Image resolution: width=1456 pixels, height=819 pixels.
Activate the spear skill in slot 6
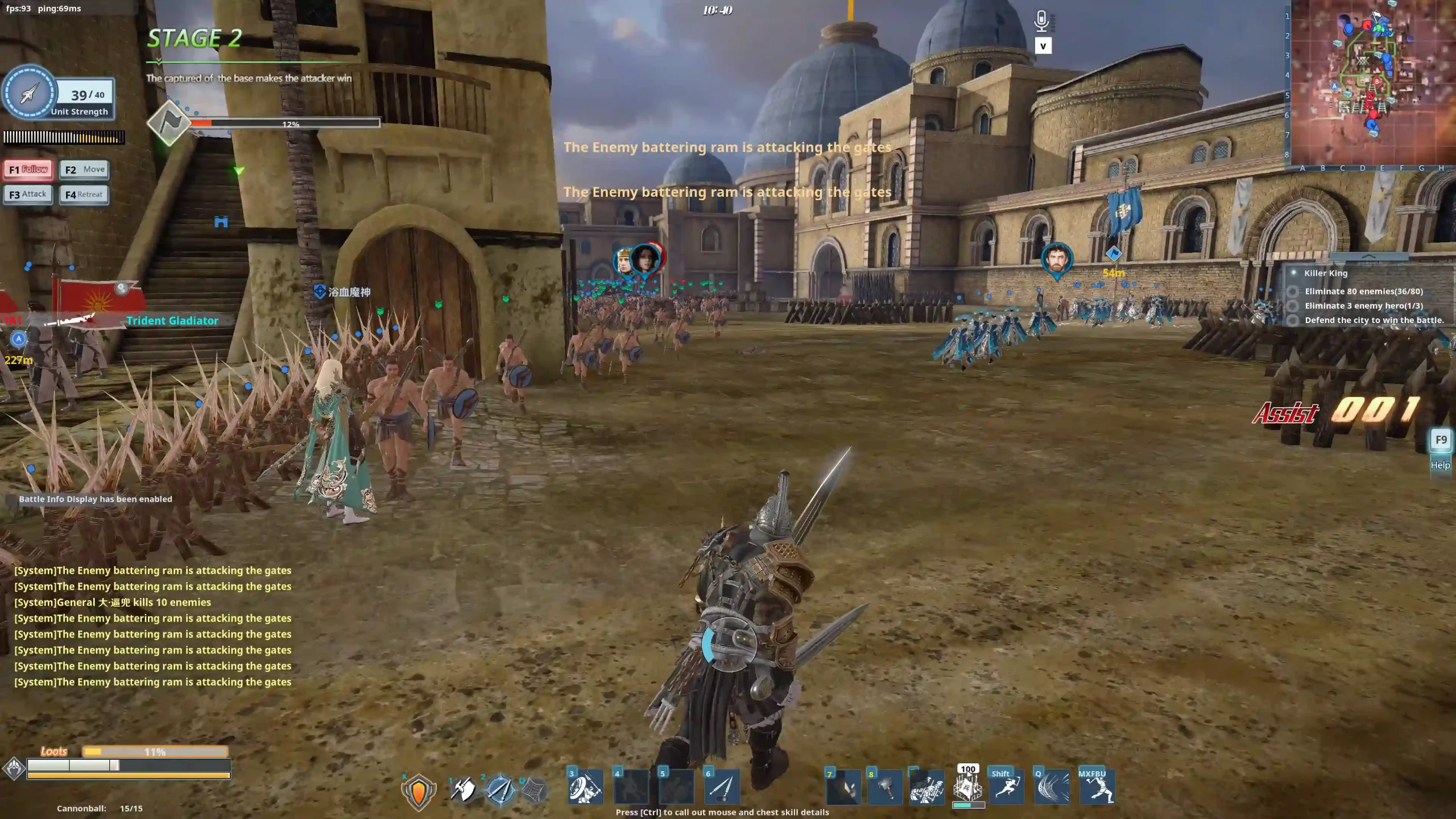pos(722,788)
